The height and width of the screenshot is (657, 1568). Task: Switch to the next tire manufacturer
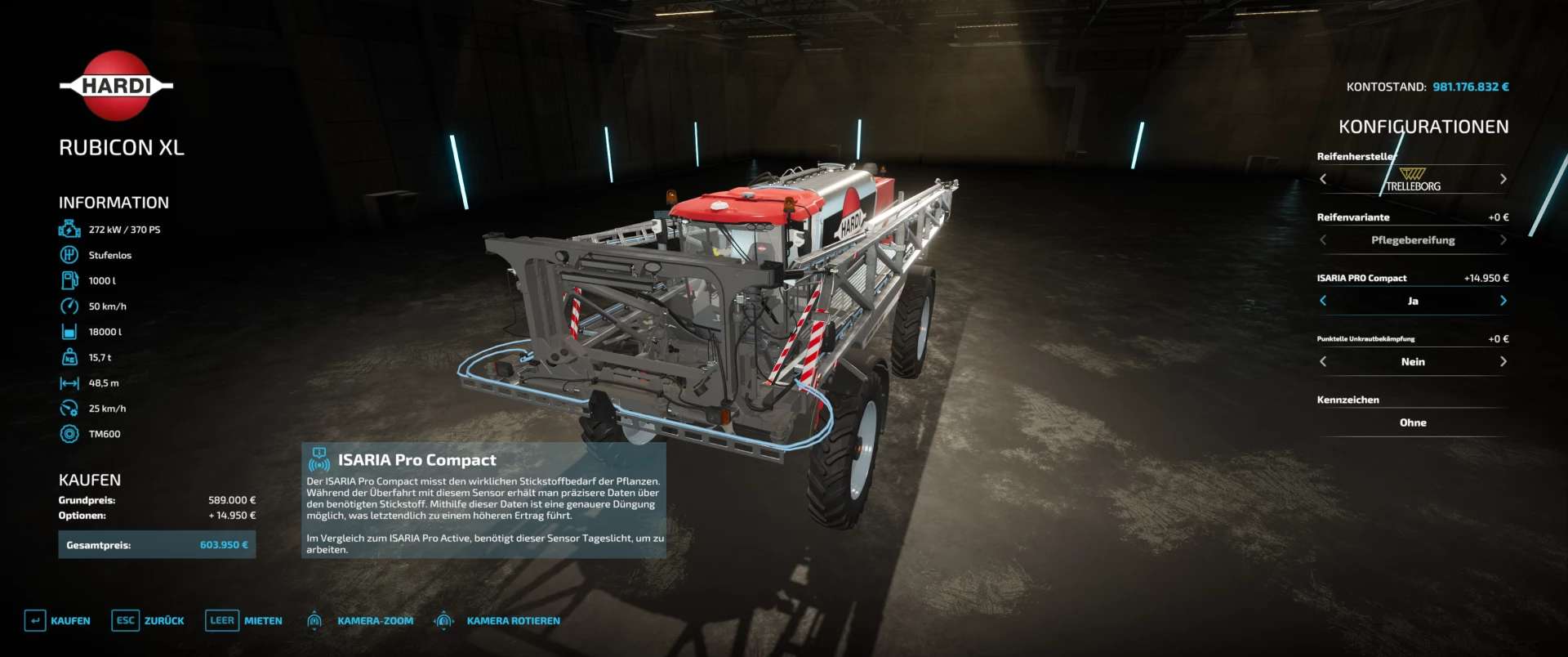pos(1503,179)
